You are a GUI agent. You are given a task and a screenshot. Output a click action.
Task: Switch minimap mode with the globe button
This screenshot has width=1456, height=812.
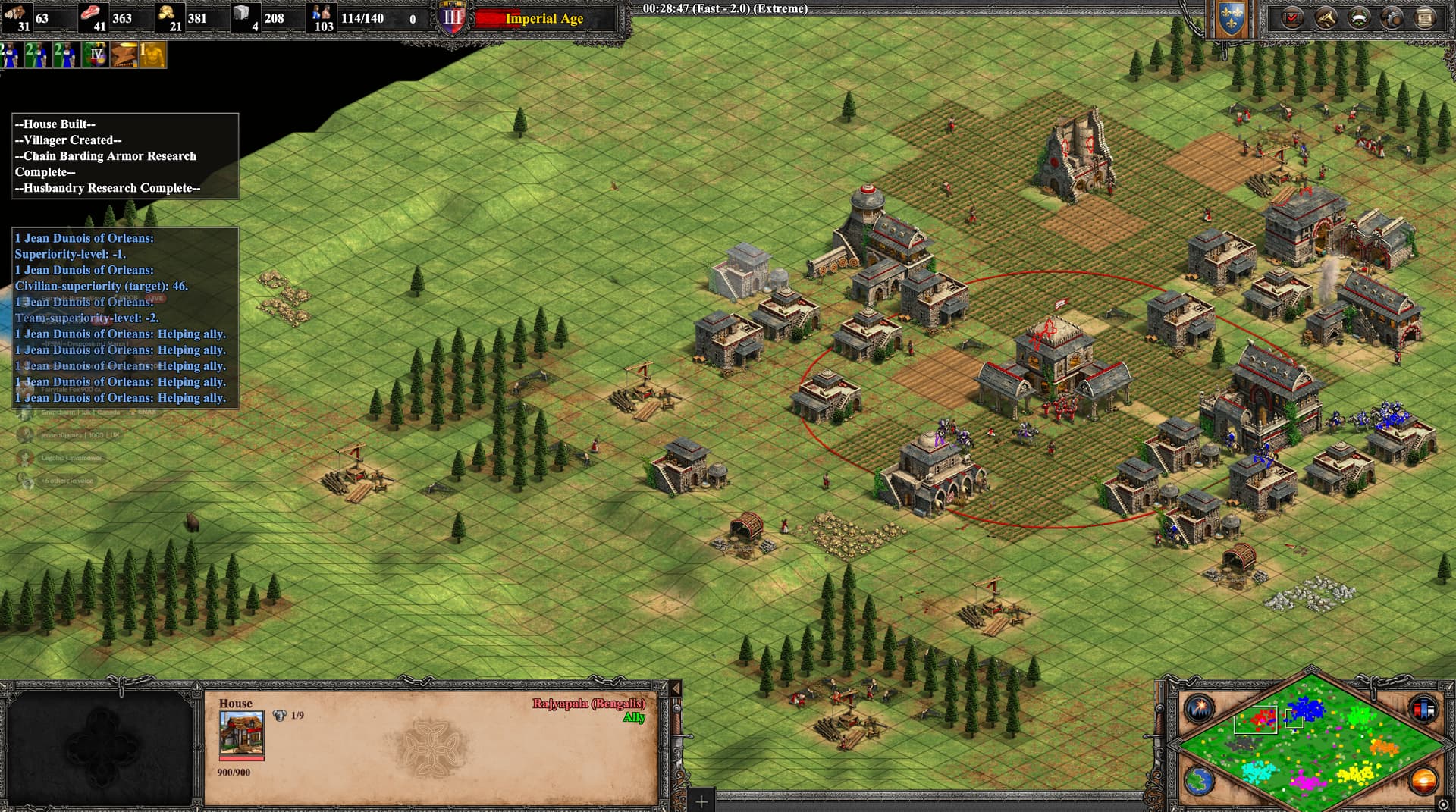(x=1199, y=781)
